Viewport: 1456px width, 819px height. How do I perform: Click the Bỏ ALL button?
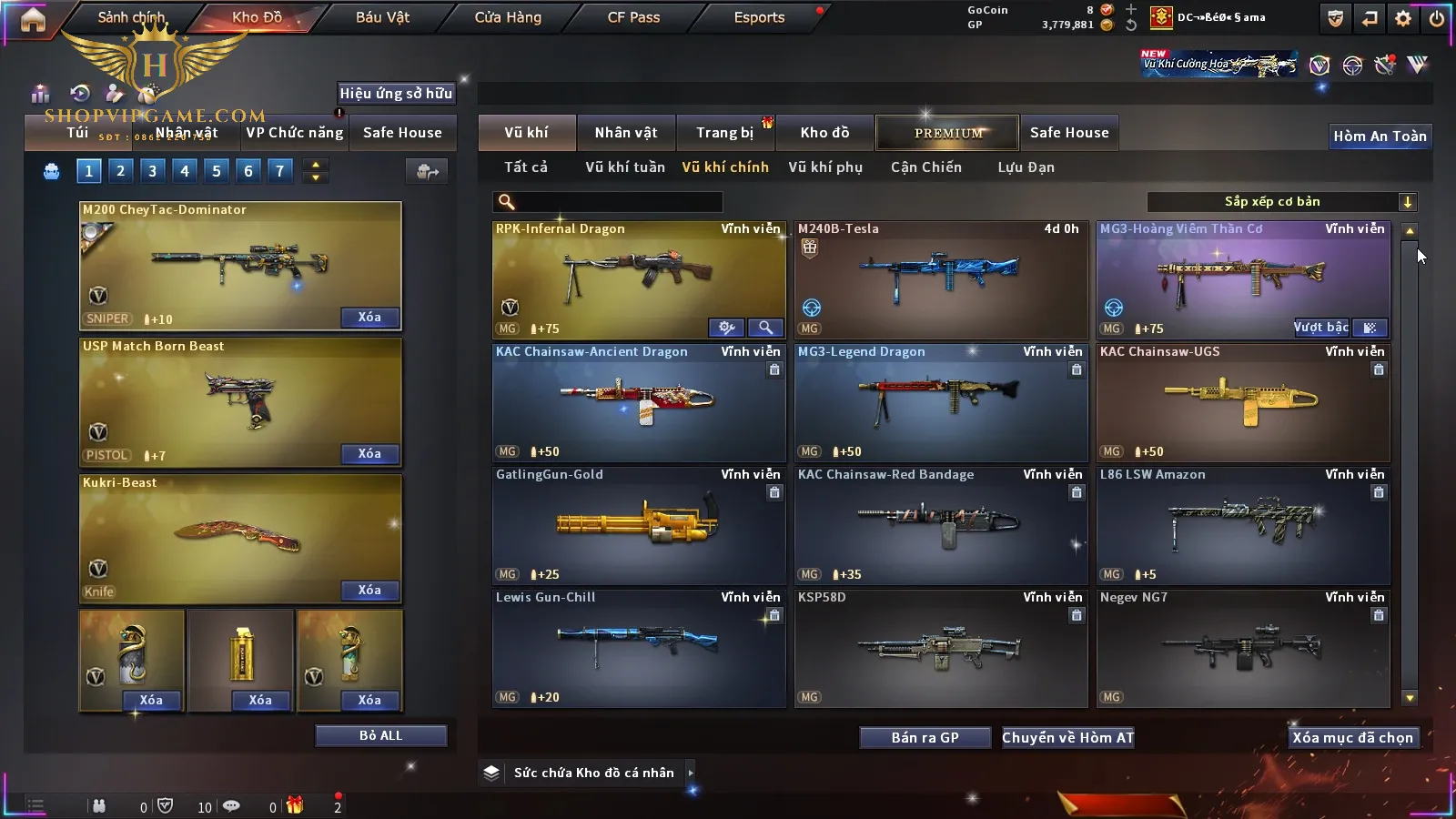(380, 735)
